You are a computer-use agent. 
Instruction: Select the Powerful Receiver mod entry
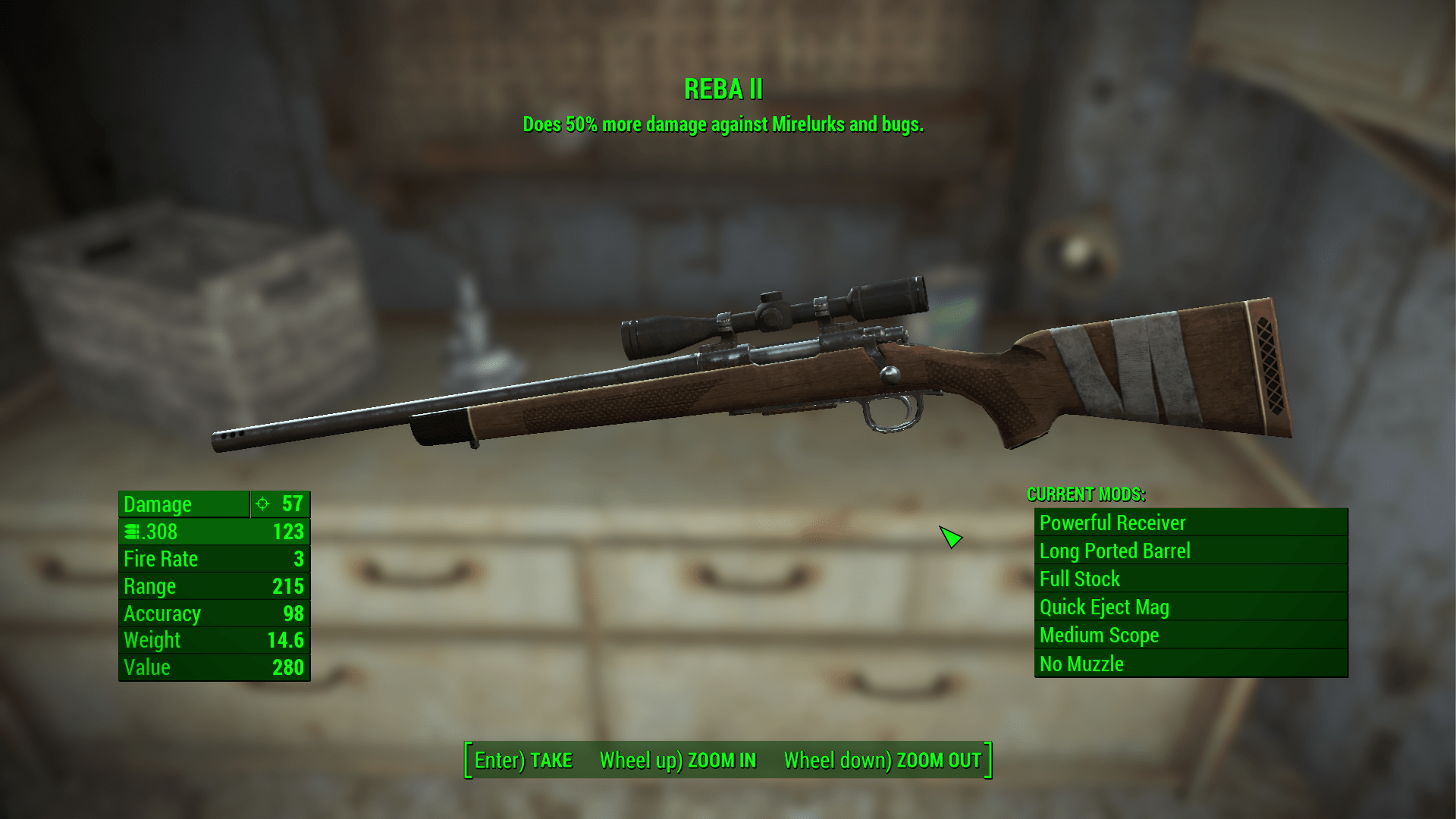click(1113, 522)
